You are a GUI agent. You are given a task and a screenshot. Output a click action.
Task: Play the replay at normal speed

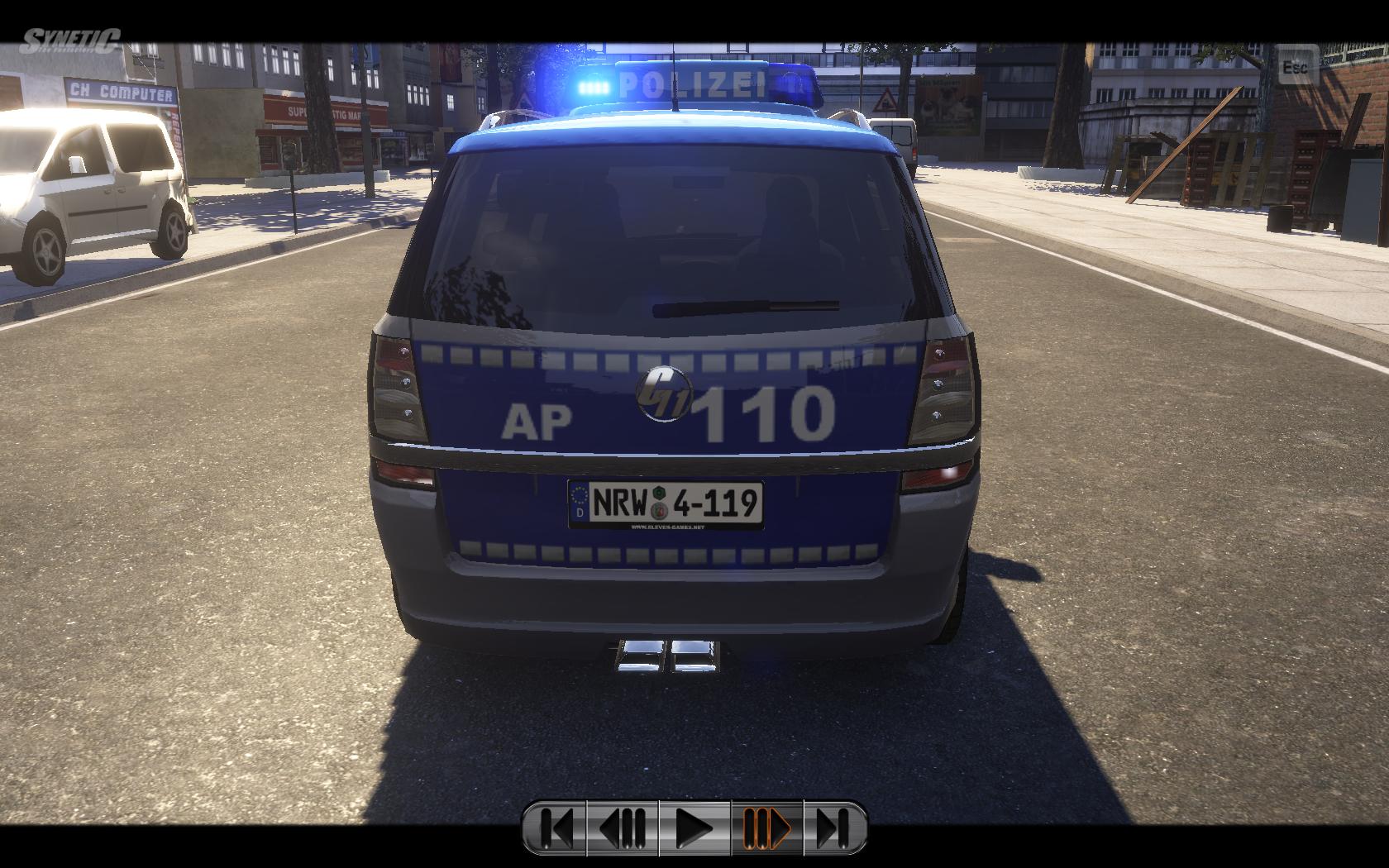coord(694,827)
